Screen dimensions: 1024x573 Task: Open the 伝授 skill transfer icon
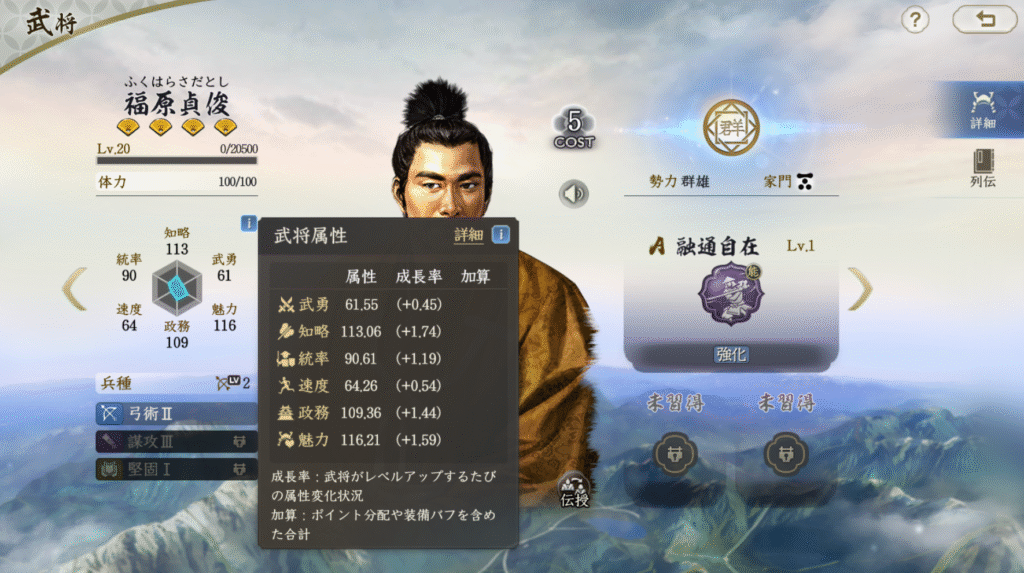tap(574, 489)
